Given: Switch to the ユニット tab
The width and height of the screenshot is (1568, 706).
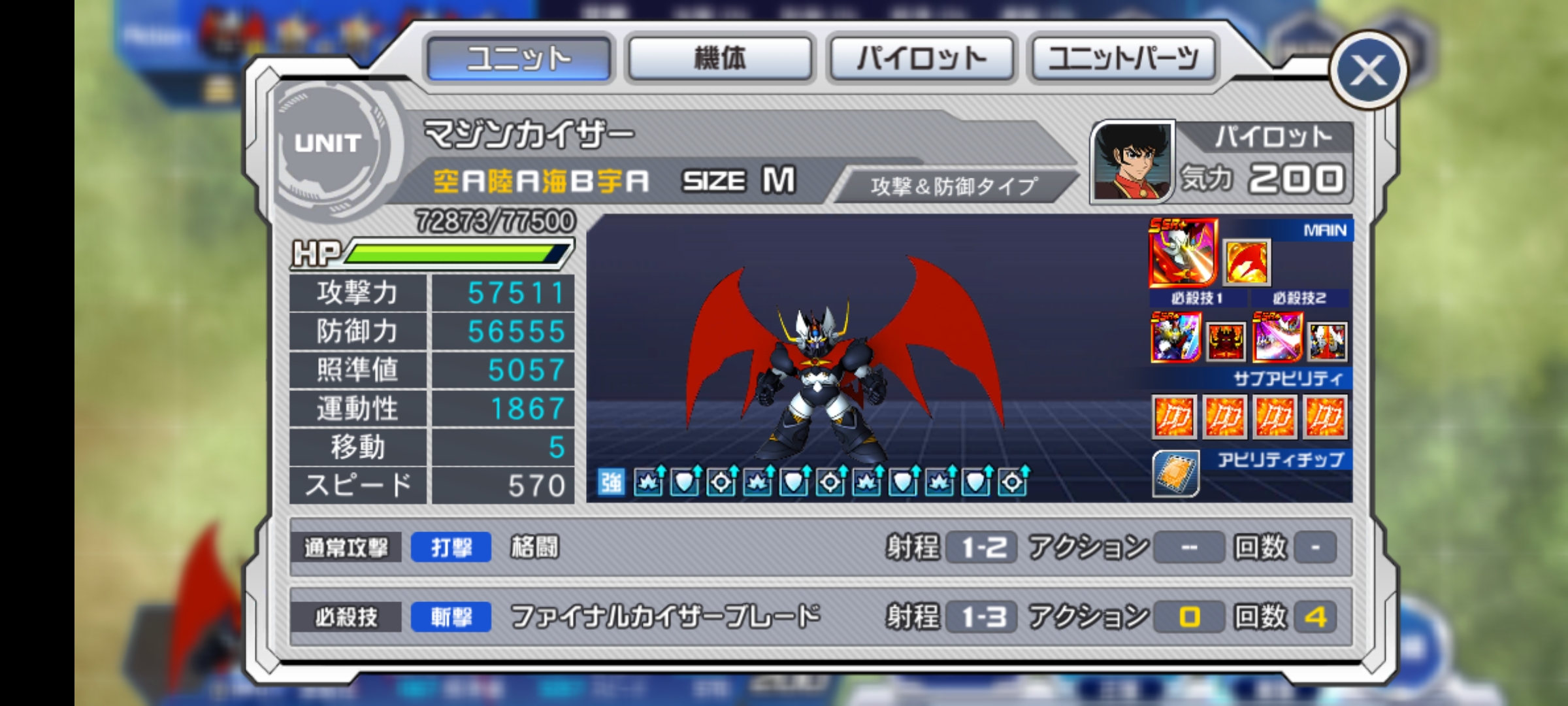Looking at the screenshot, I should [x=519, y=59].
